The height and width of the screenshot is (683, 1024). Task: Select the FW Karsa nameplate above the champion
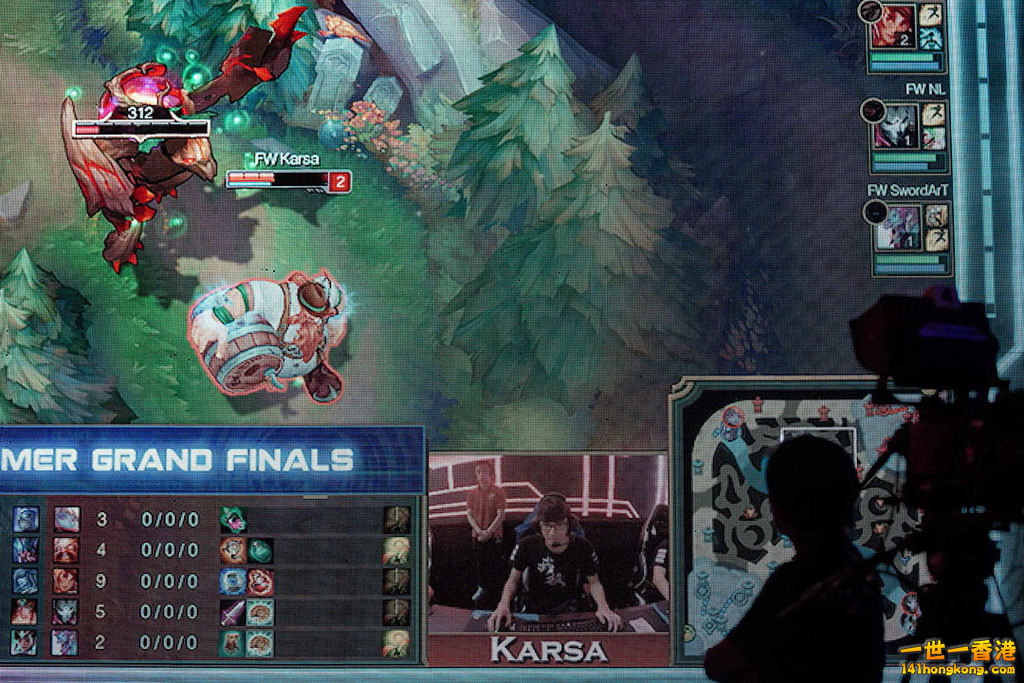point(285,158)
